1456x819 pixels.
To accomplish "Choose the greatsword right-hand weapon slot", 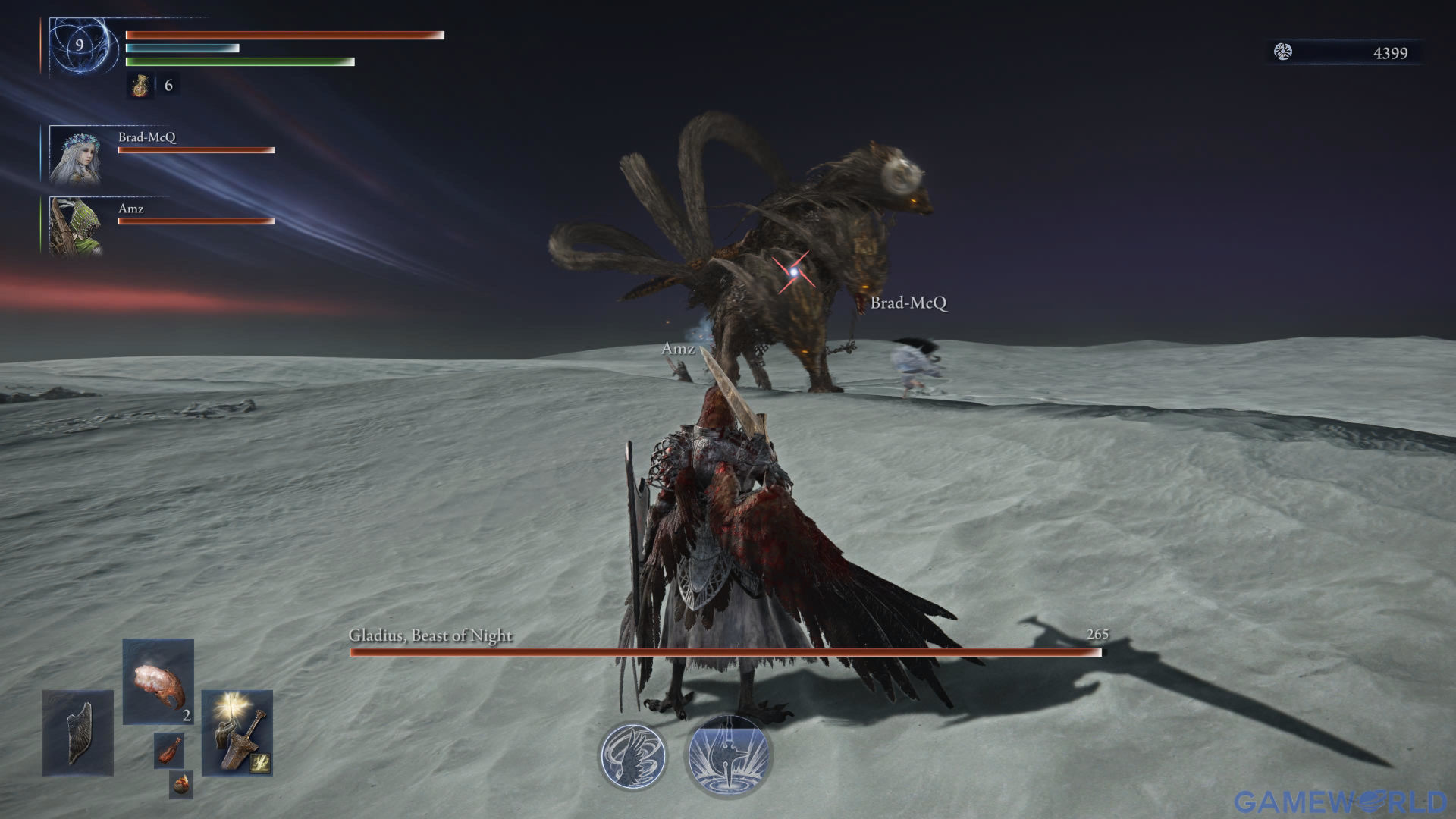I will point(237,733).
